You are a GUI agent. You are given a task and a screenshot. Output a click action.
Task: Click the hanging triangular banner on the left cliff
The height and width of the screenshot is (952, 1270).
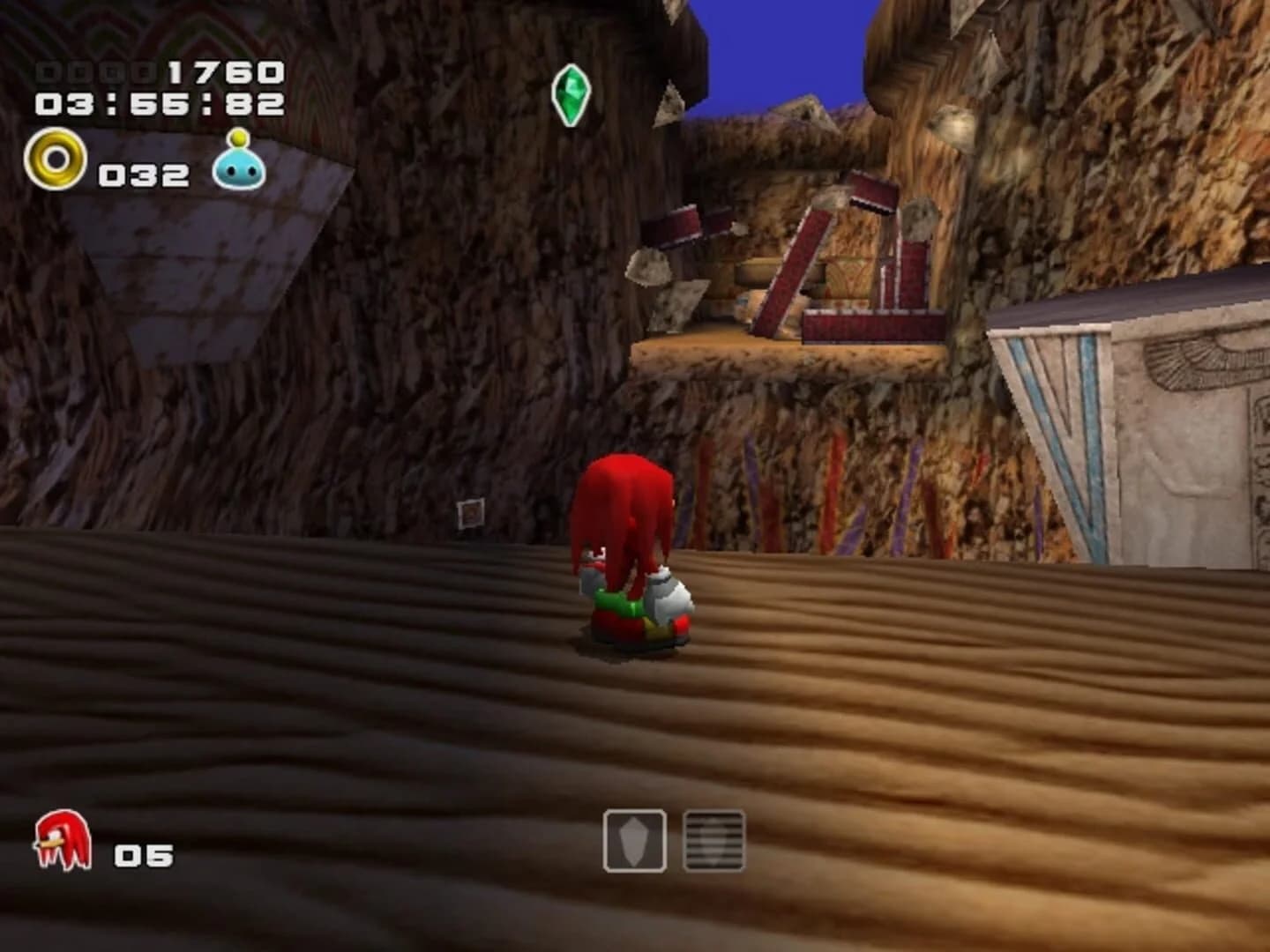[x=203, y=264]
